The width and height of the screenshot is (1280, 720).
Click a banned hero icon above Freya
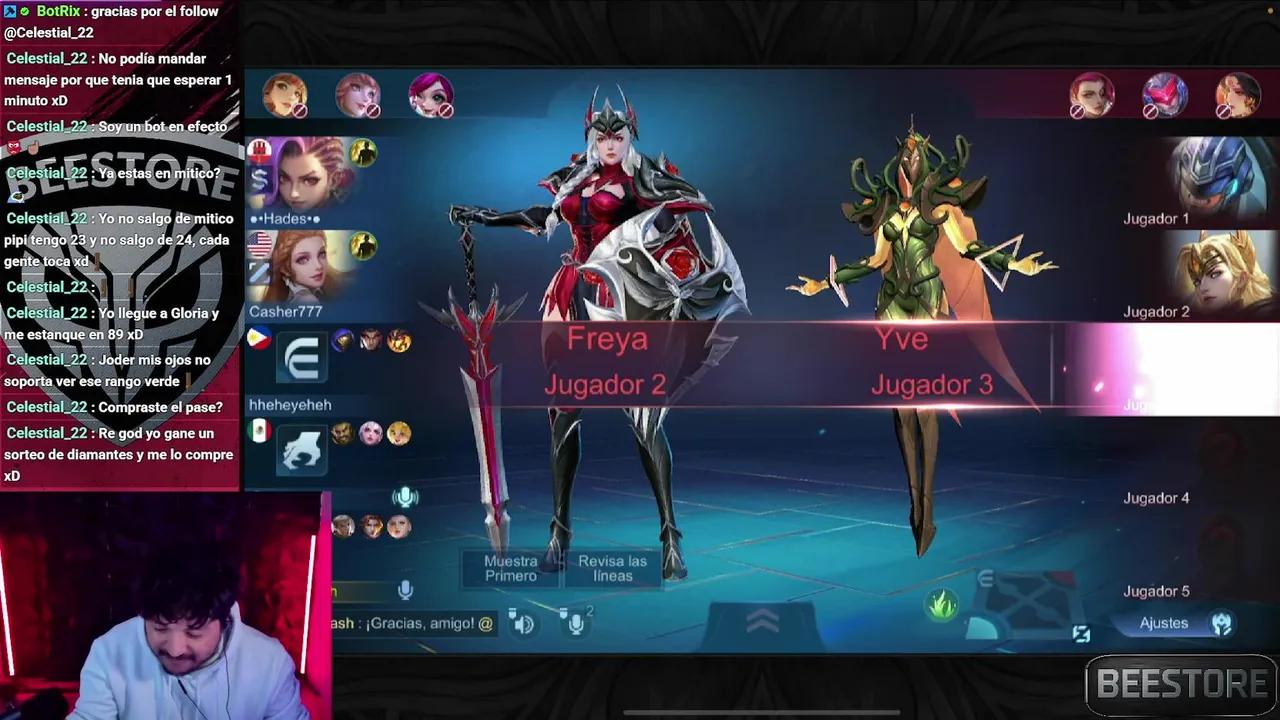point(358,93)
